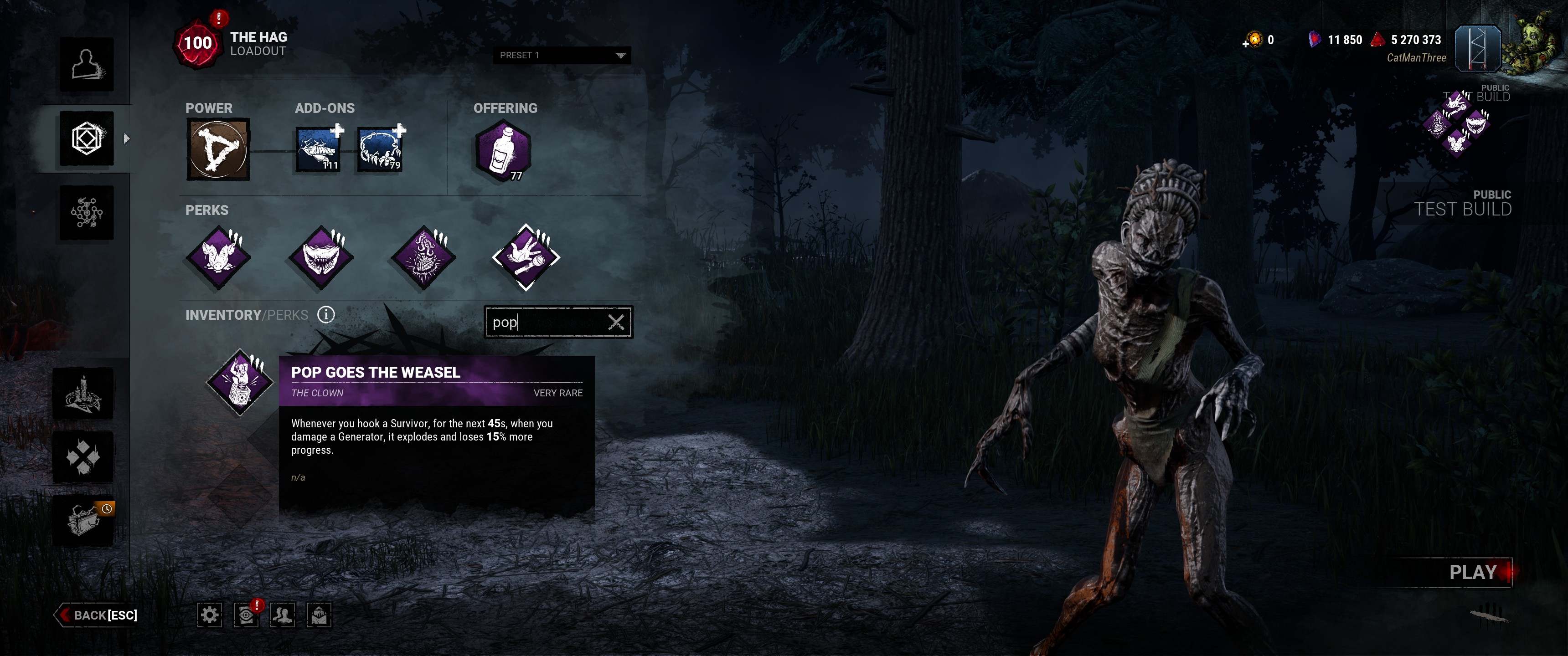Show the inventory perks info icon
This screenshot has width=1568, height=656.
coord(326,315)
